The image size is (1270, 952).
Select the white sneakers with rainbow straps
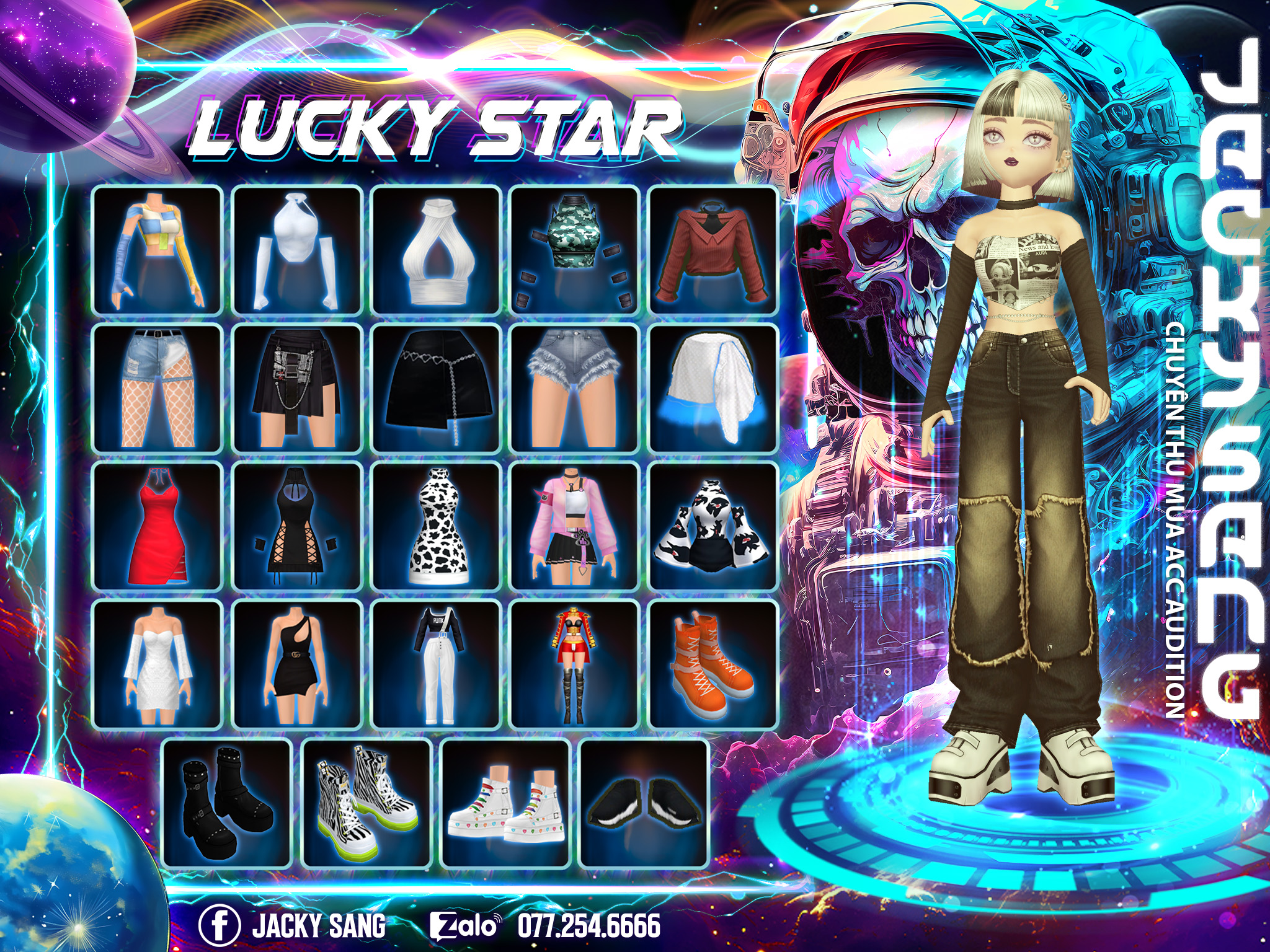[x=505, y=803]
